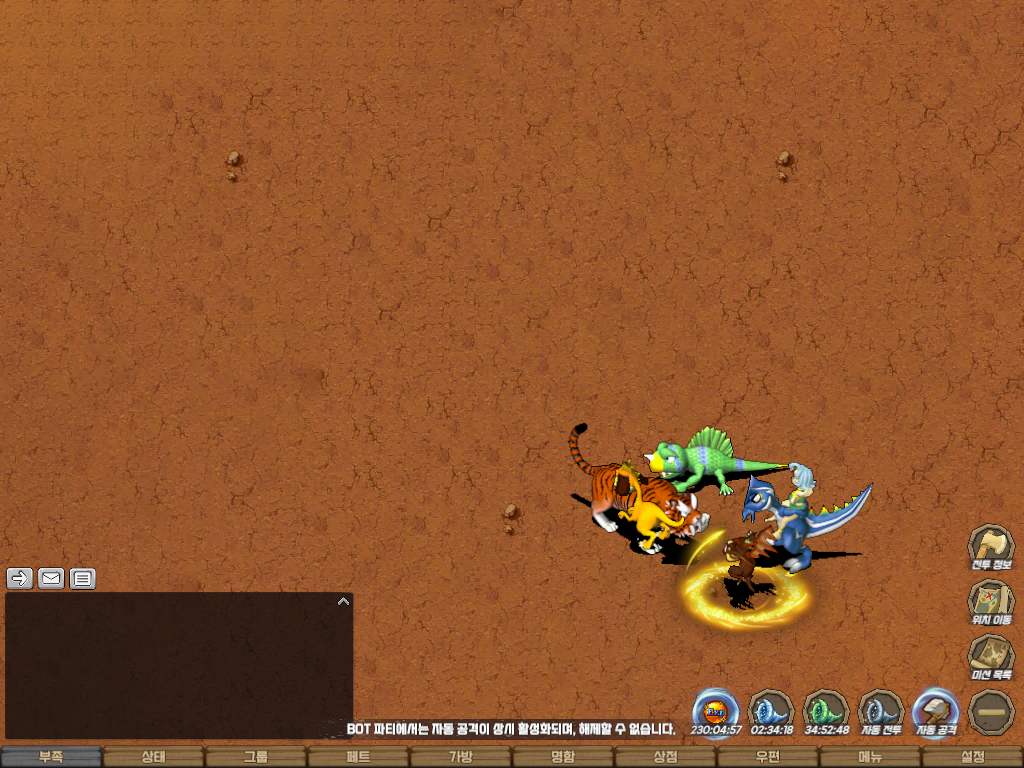Toggle the 자동 전투 auto battle icon
Viewport: 1024px width, 768px height.
tap(881, 710)
